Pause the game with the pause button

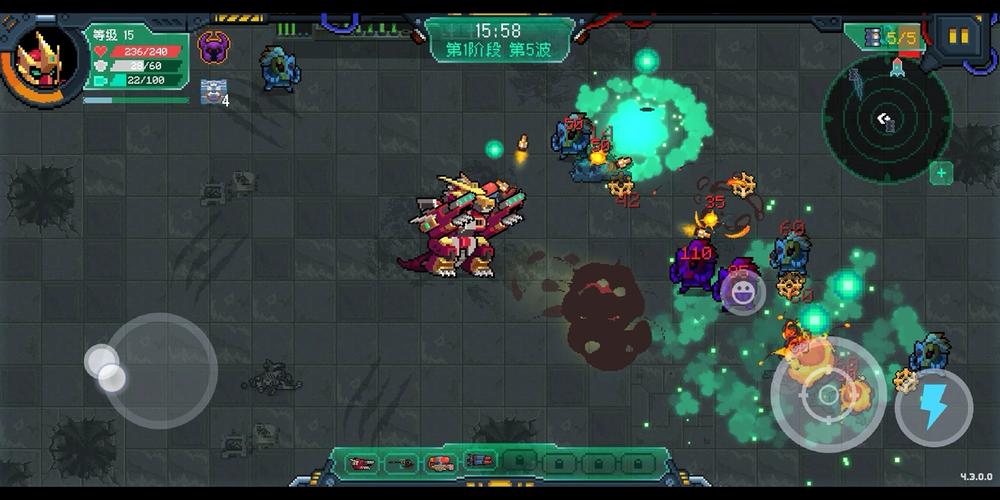[957, 37]
